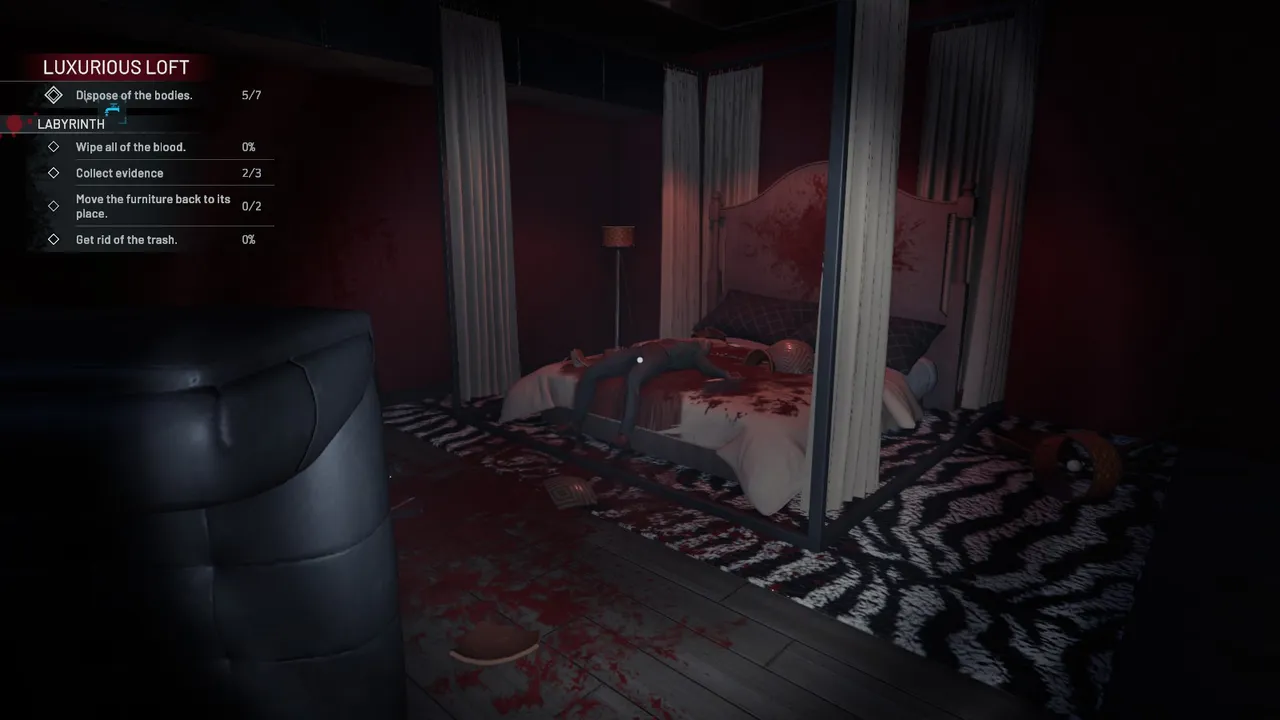
Task: Click the filled diamond icon beside Dispose of the bodies
Action: pyautogui.click(x=54, y=95)
